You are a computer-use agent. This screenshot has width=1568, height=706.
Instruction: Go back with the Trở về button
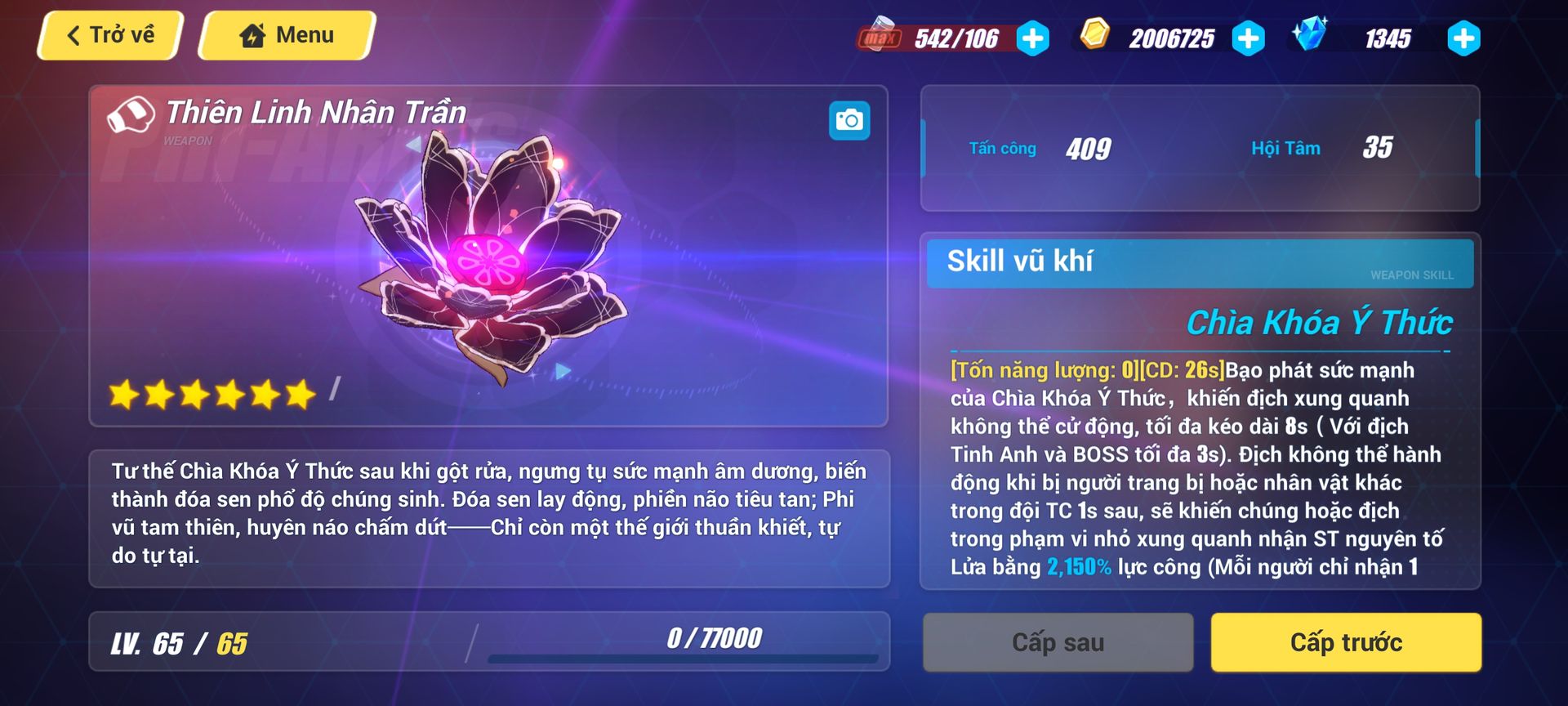tap(110, 36)
